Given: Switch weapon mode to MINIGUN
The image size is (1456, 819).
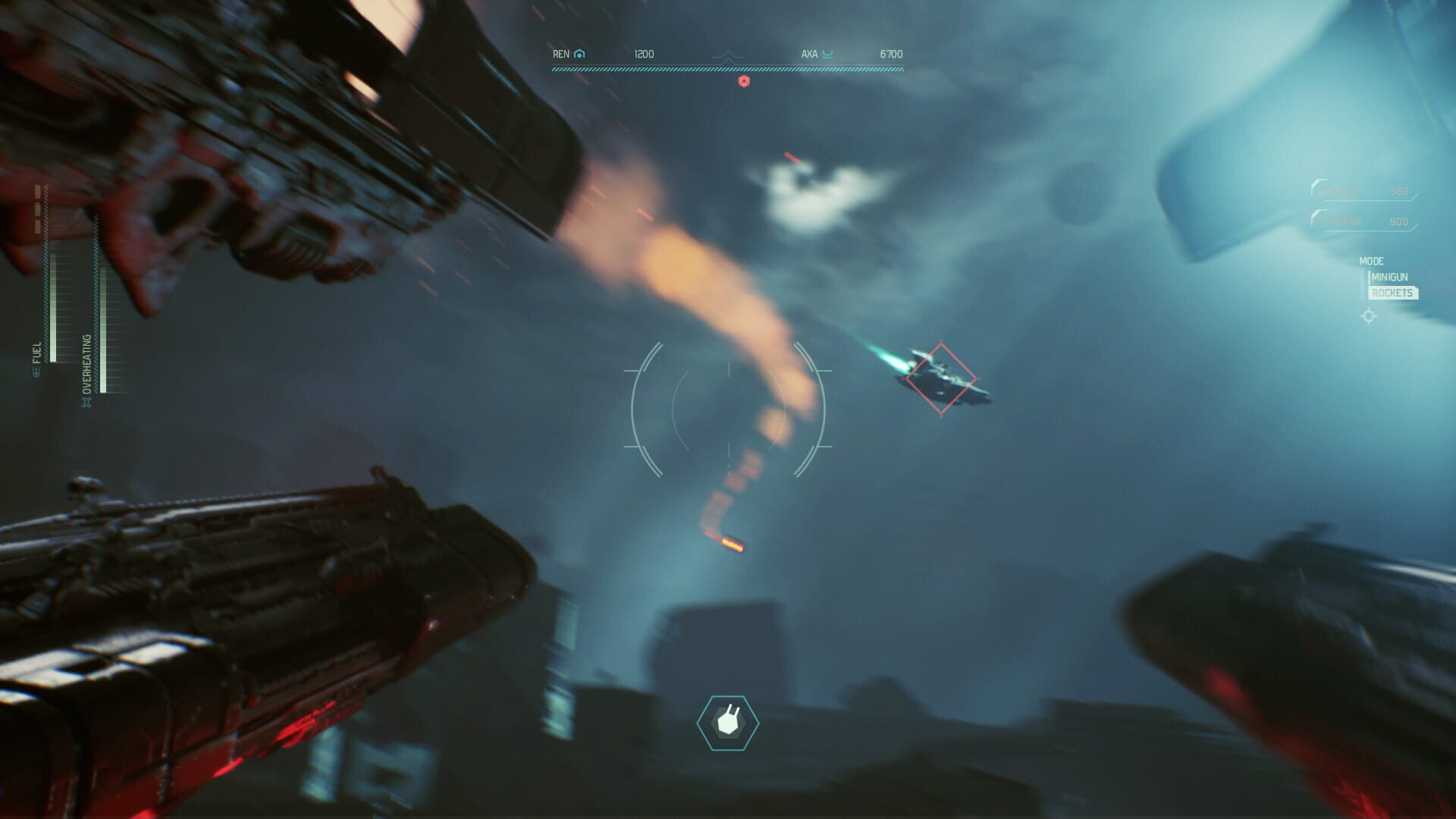Looking at the screenshot, I should pyautogui.click(x=1389, y=276).
